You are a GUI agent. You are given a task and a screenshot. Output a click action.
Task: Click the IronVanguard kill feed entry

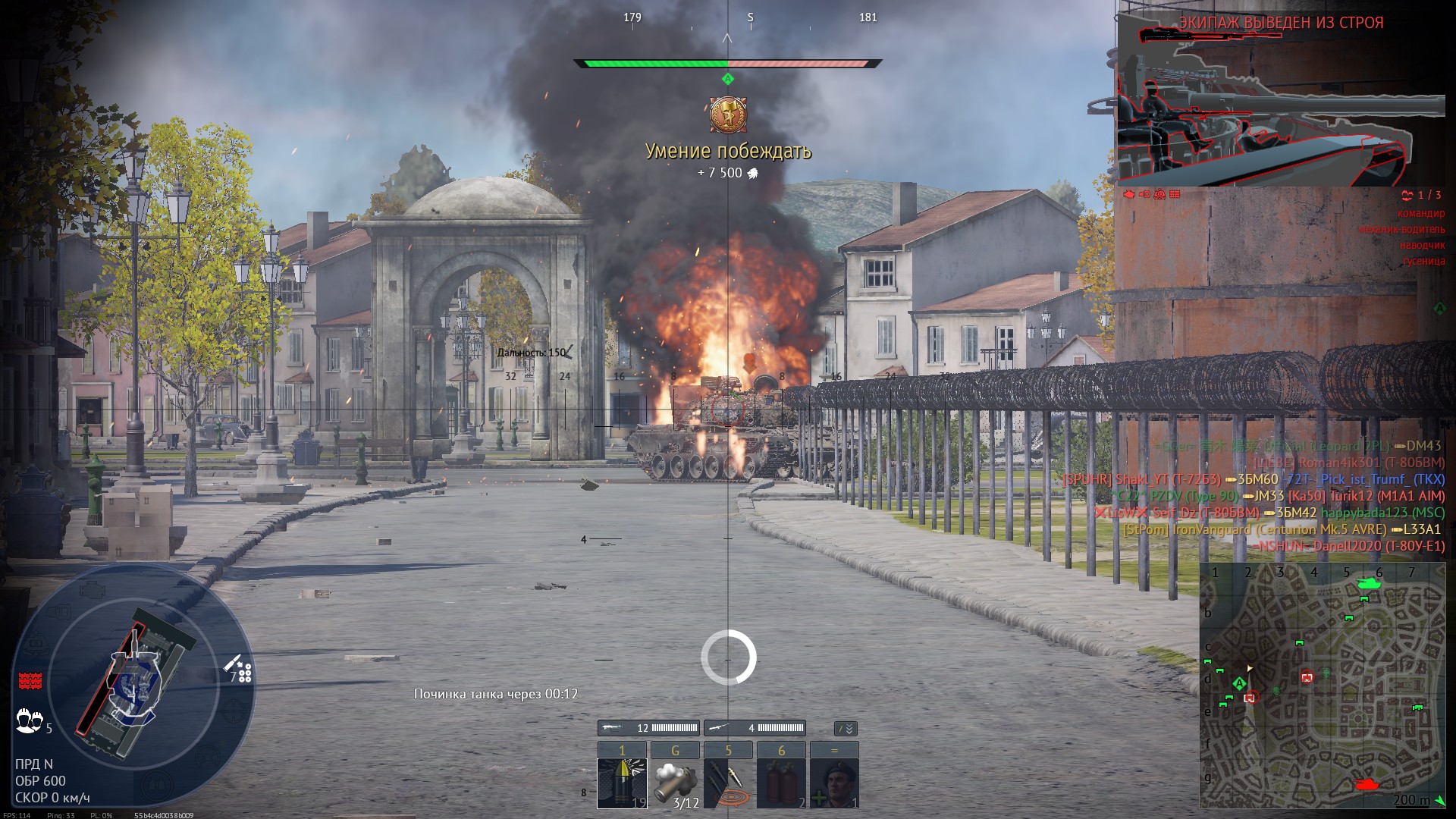1282,529
